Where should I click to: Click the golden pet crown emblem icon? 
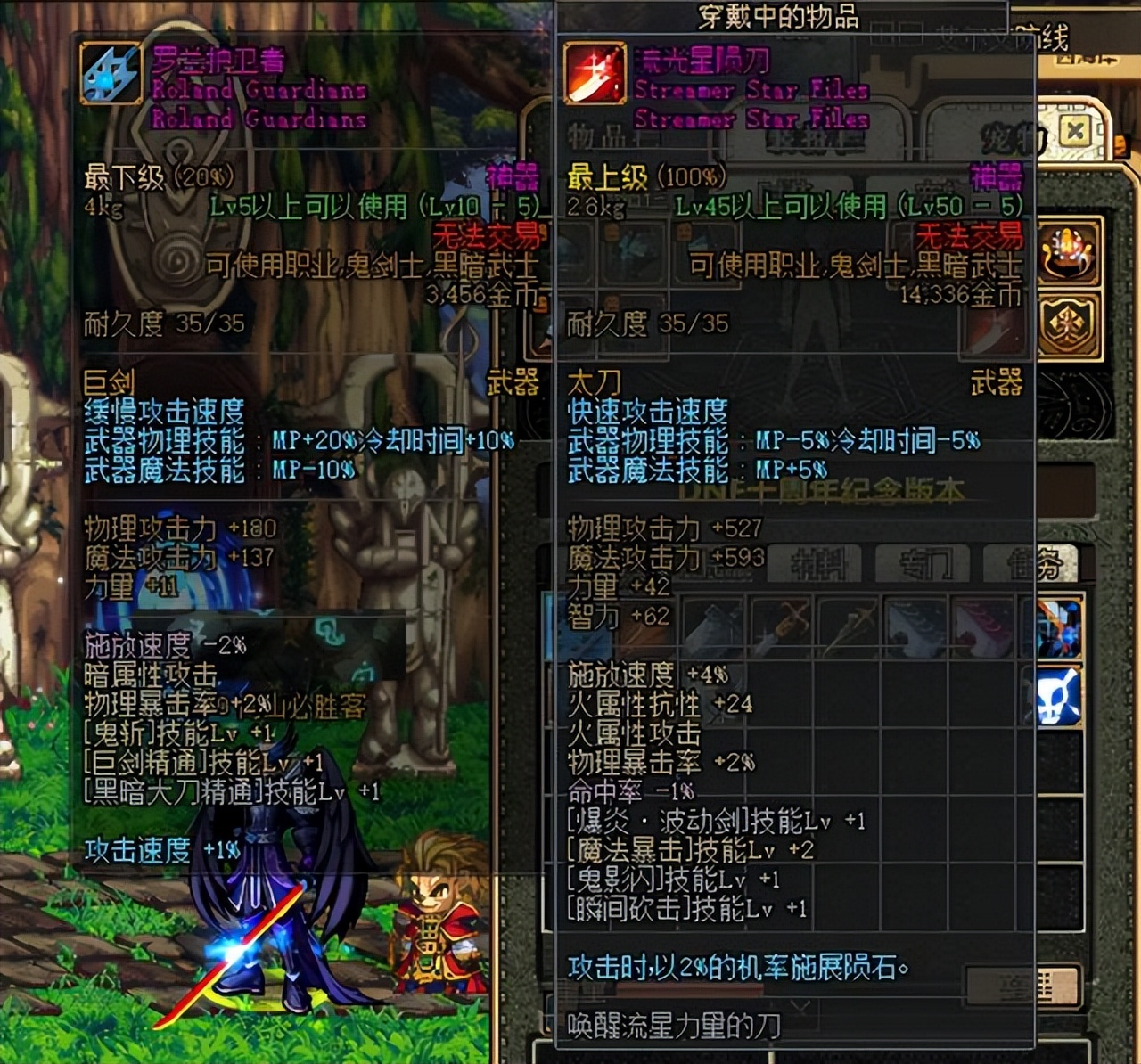[1070, 255]
